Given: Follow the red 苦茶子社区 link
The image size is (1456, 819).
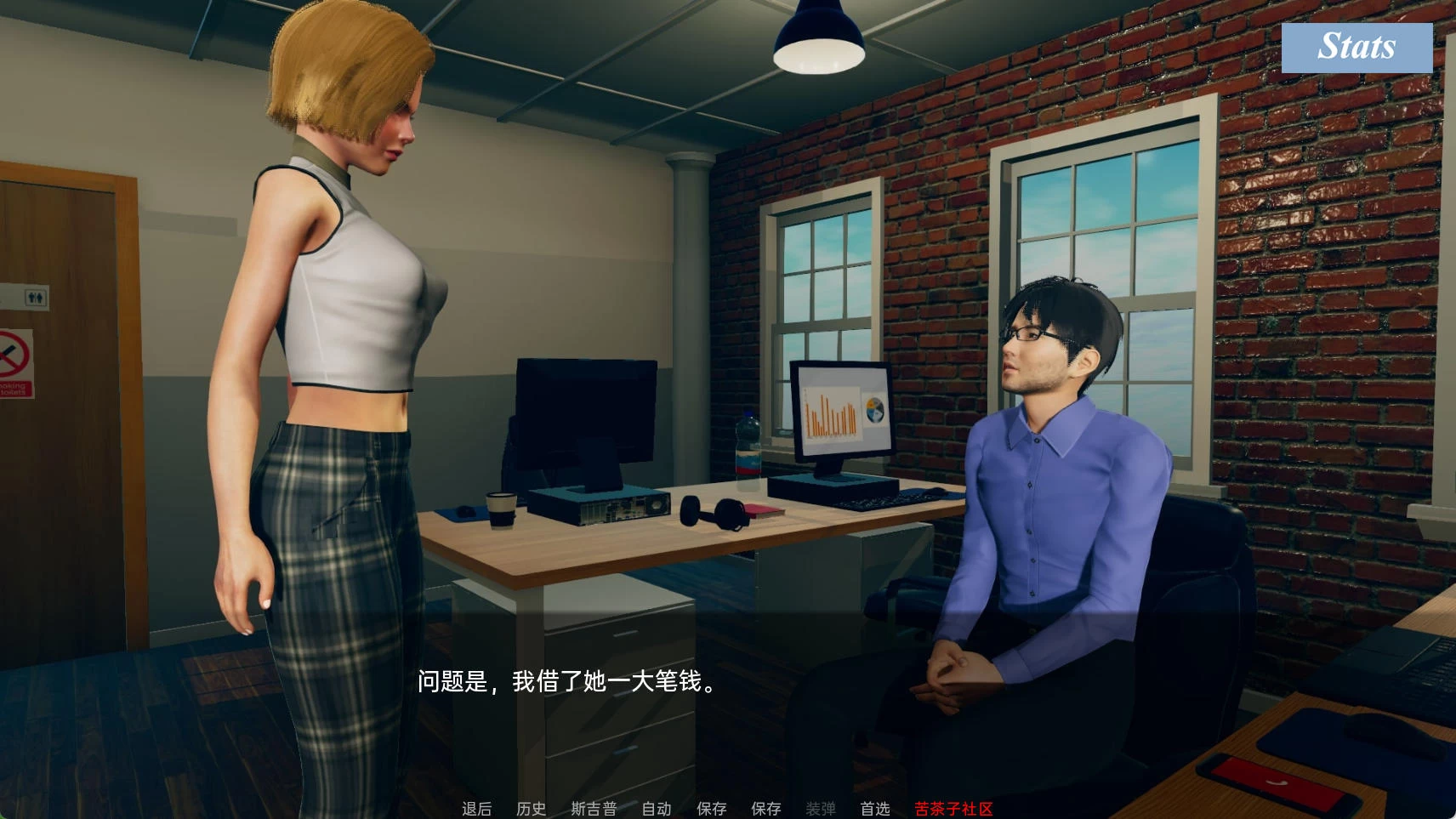Looking at the screenshot, I should tap(953, 808).
